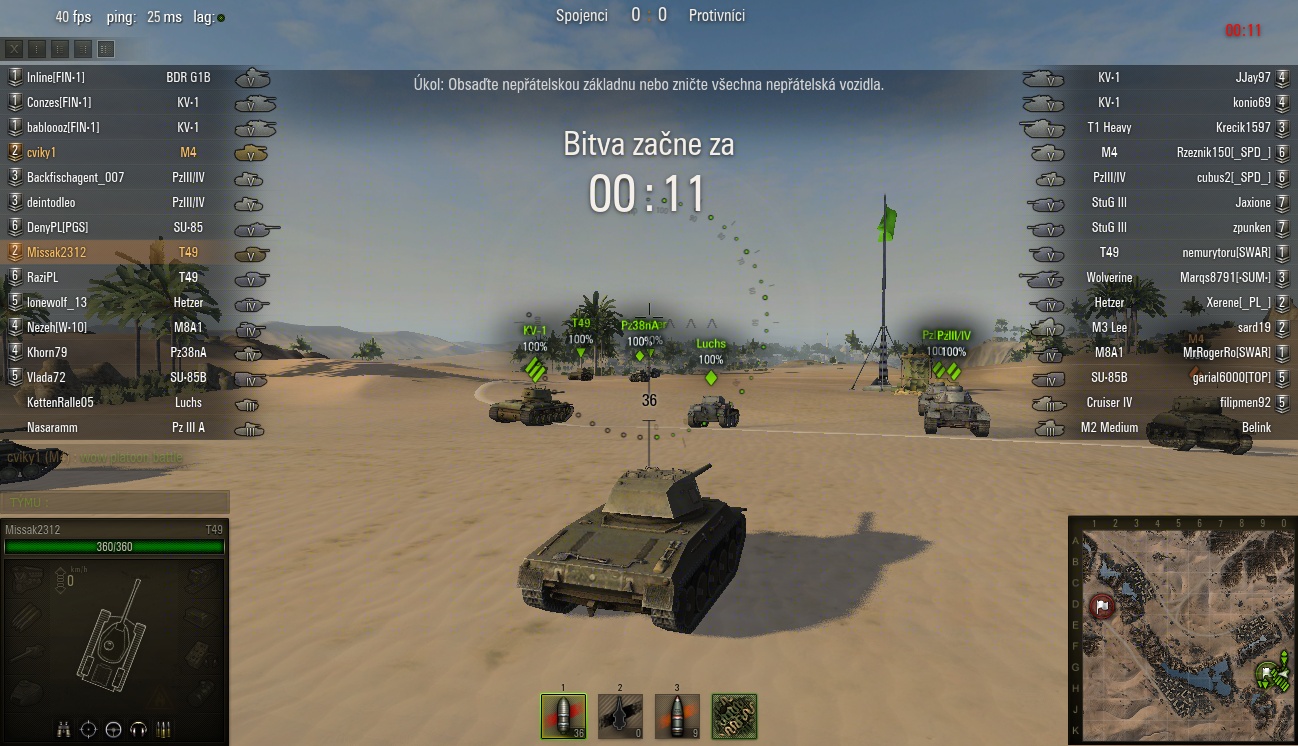1298x746 pixels.
Task: Activate the camouflage net consumable slot
Action: [734, 716]
